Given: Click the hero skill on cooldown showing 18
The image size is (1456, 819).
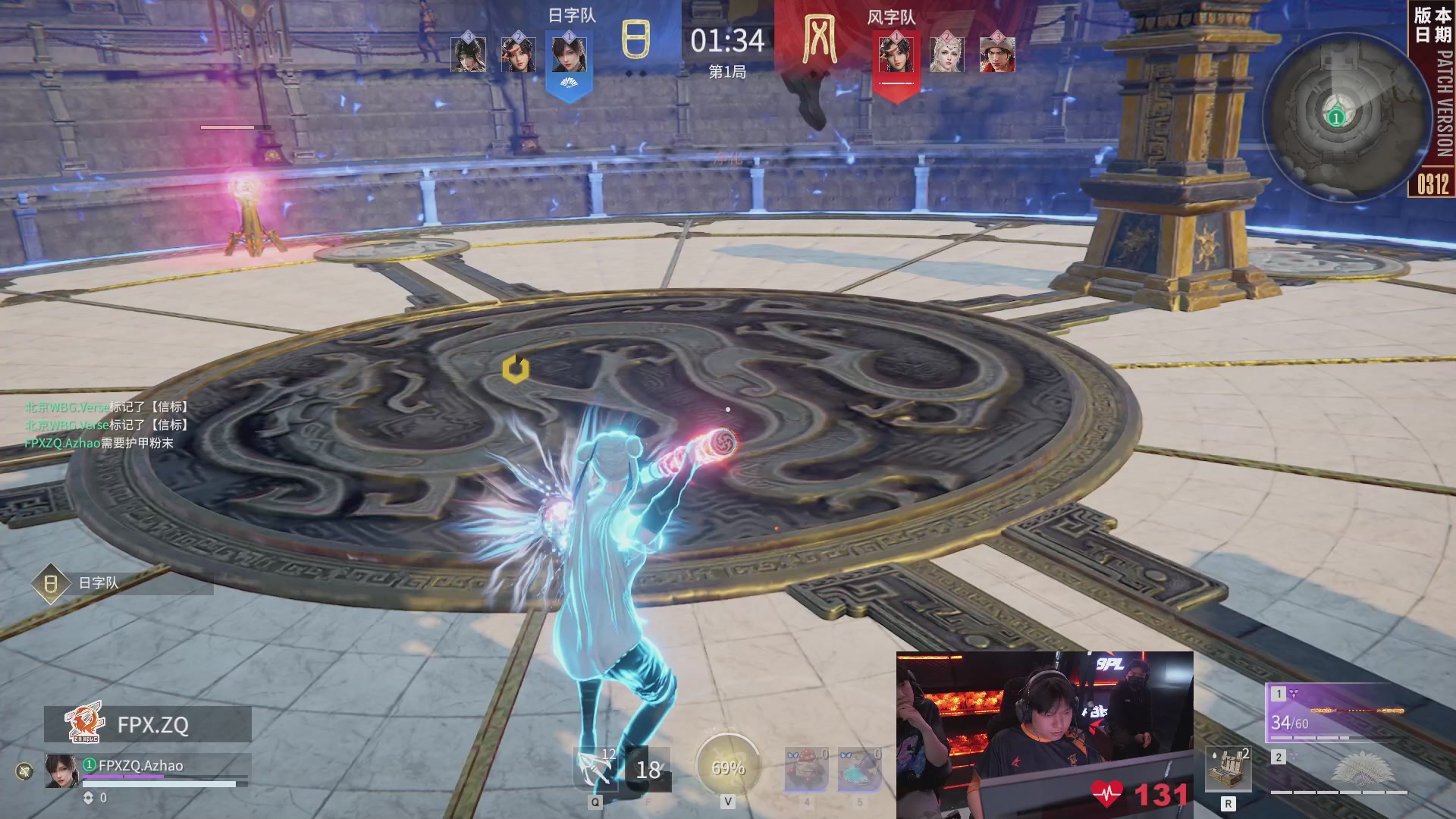Looking at the screenshot, I should click(648, 770).
